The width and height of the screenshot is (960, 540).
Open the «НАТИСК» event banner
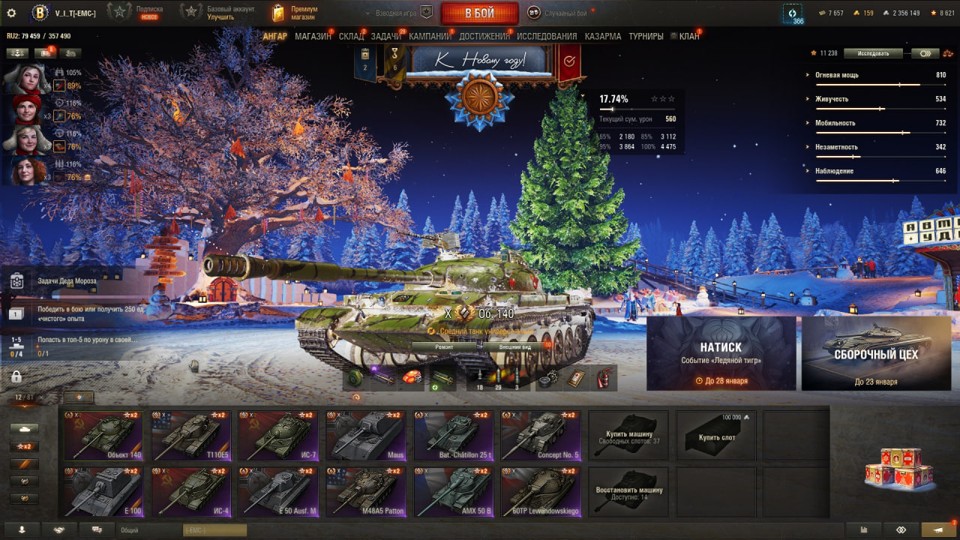coord(721,353)
